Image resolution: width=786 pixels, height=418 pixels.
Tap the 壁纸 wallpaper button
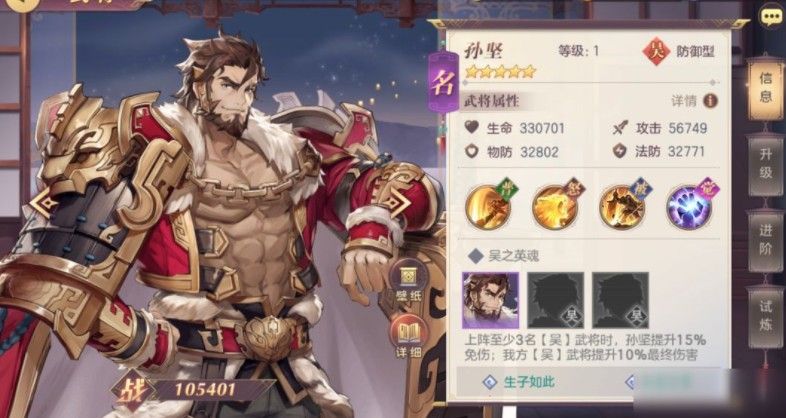click(x=408, y=279)
